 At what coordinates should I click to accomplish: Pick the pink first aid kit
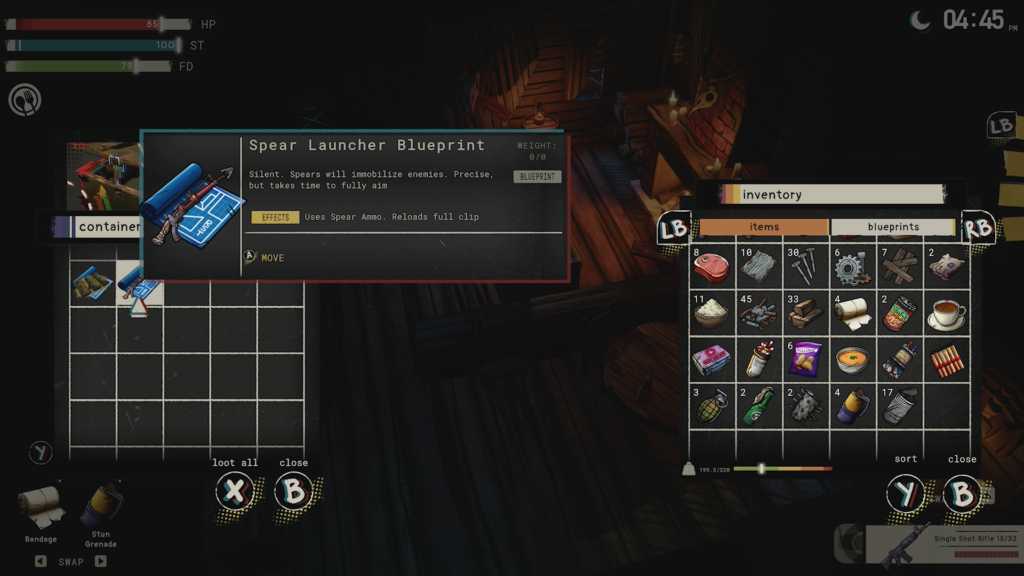point(711,359)
